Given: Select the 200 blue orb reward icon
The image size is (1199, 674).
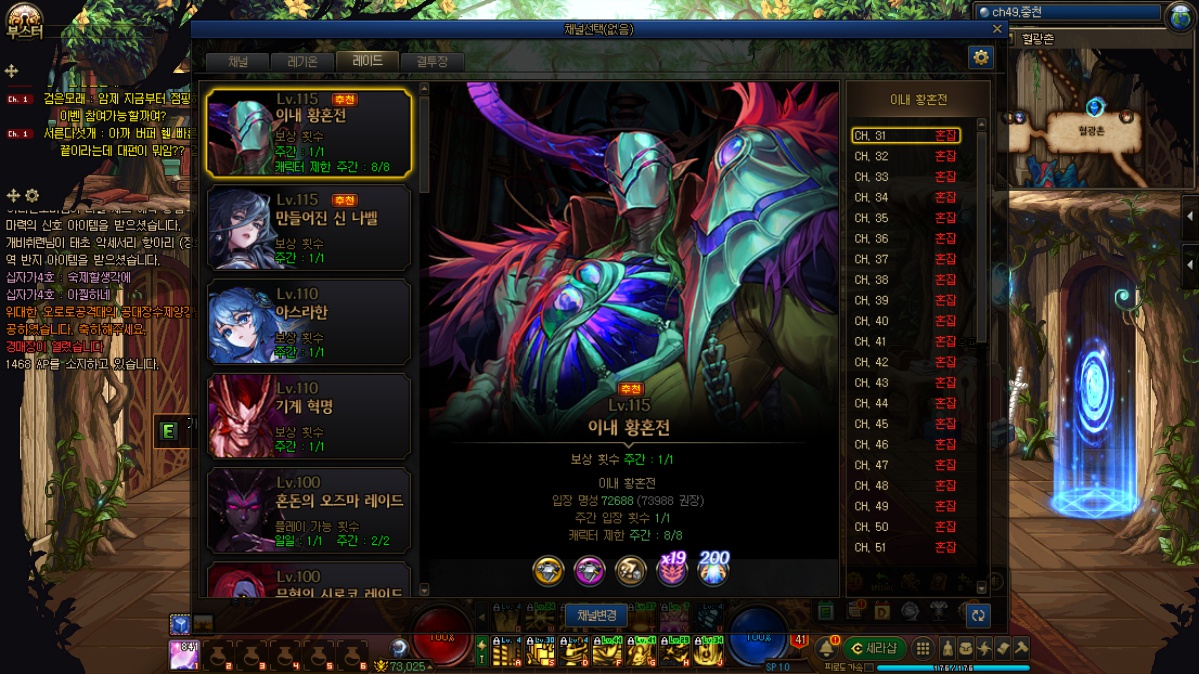Looking at the screenshot, I should tap(714, 569).
